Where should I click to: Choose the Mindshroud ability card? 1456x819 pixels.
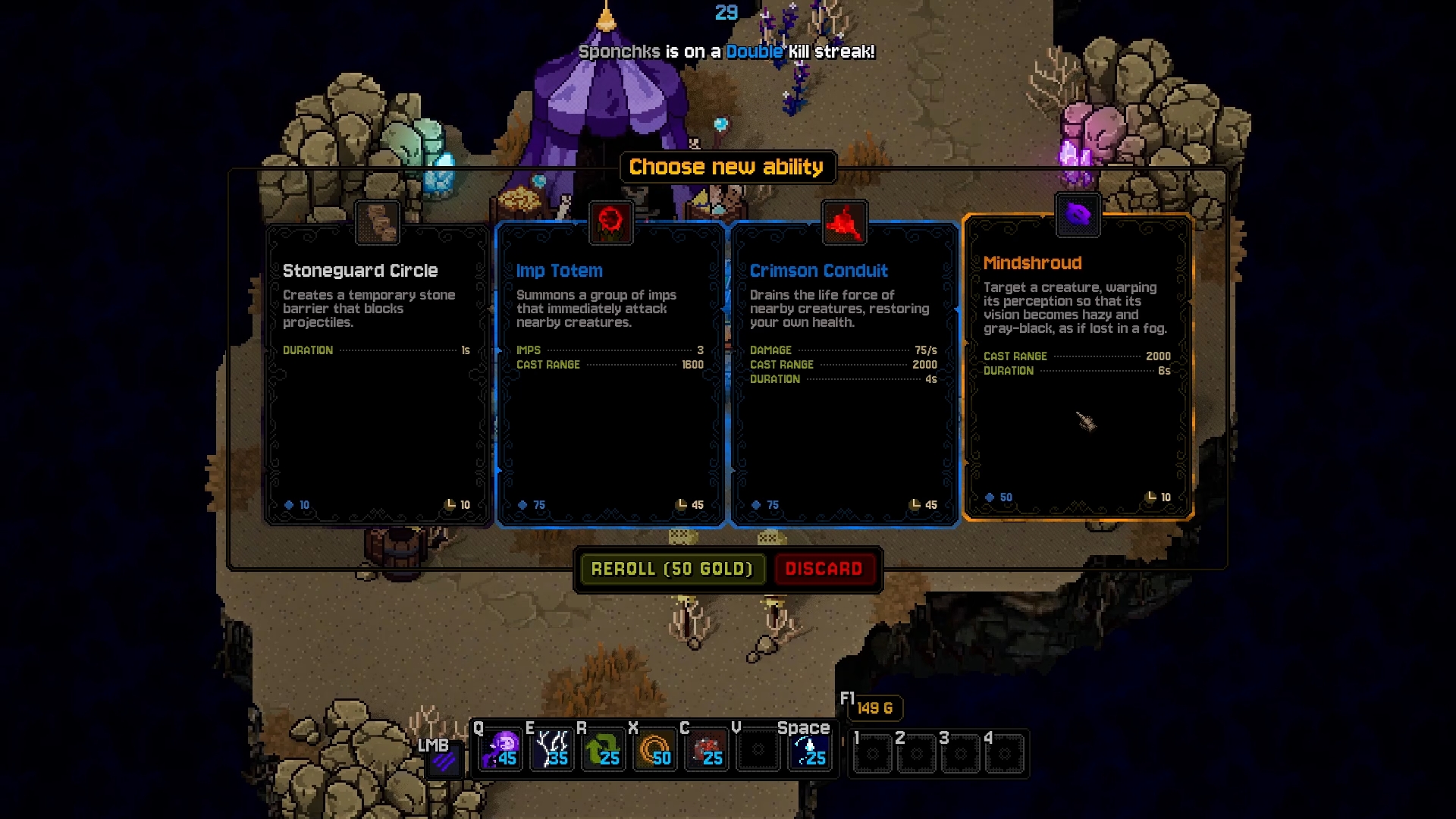1078,367
